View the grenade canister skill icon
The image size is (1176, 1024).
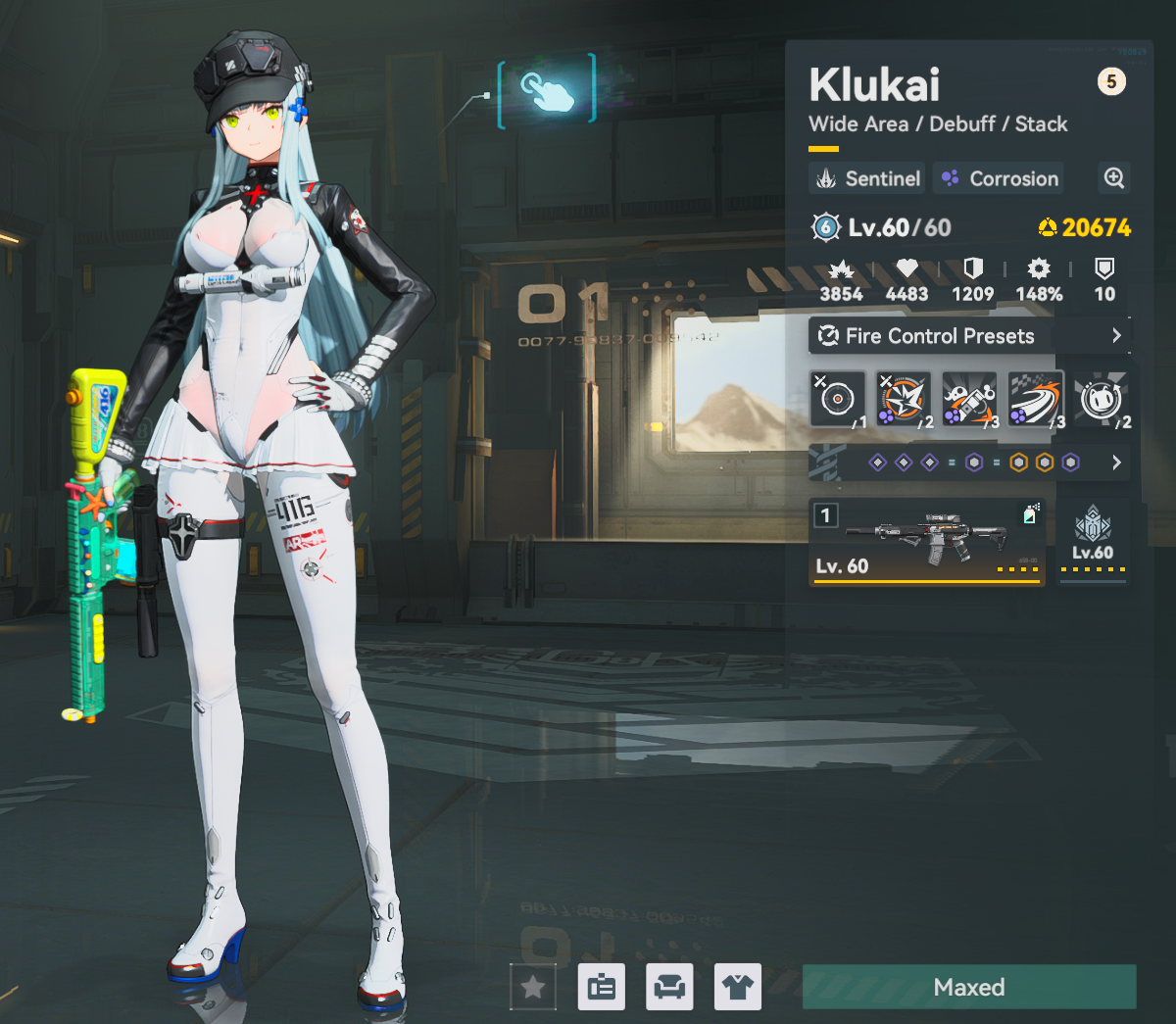coord(969,399)
